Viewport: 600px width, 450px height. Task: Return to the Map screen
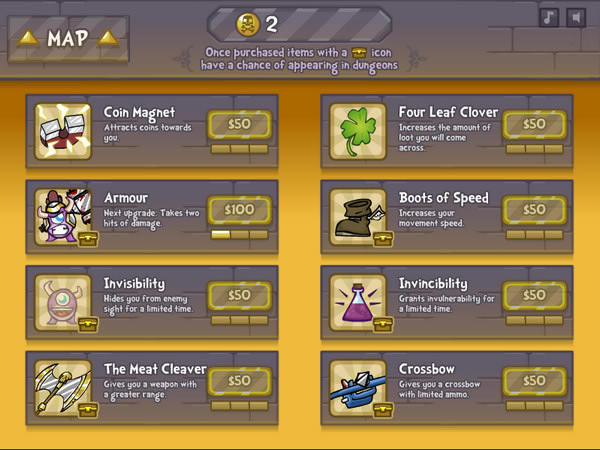(68, 39)
